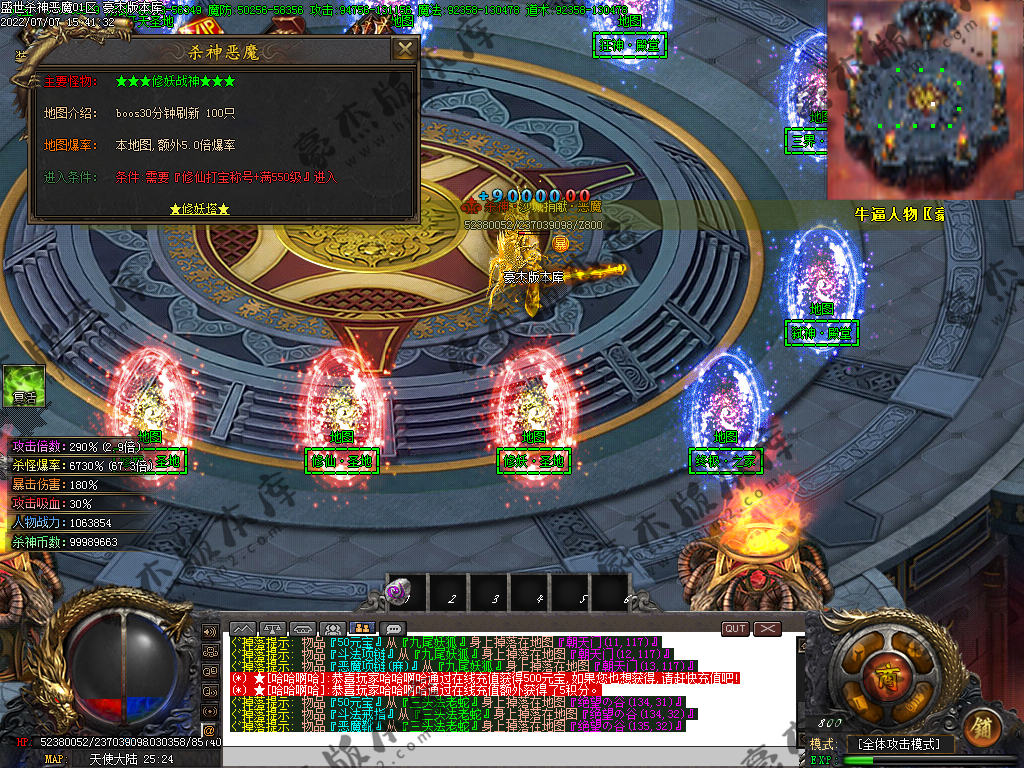
Task: Click the @ button left of chat
Action: tap(210, 729)
